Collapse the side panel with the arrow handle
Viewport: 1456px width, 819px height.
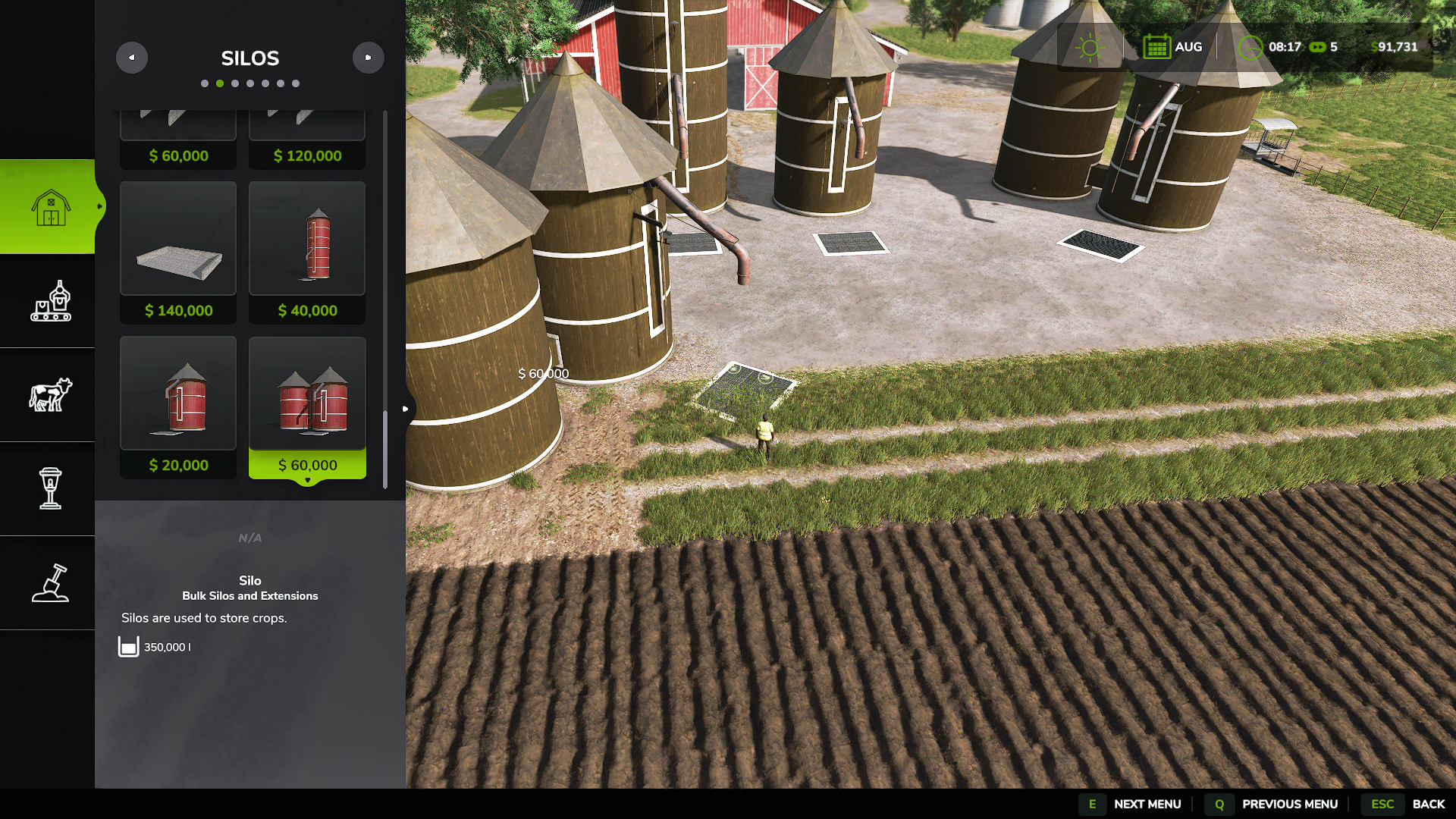[406, 409]
